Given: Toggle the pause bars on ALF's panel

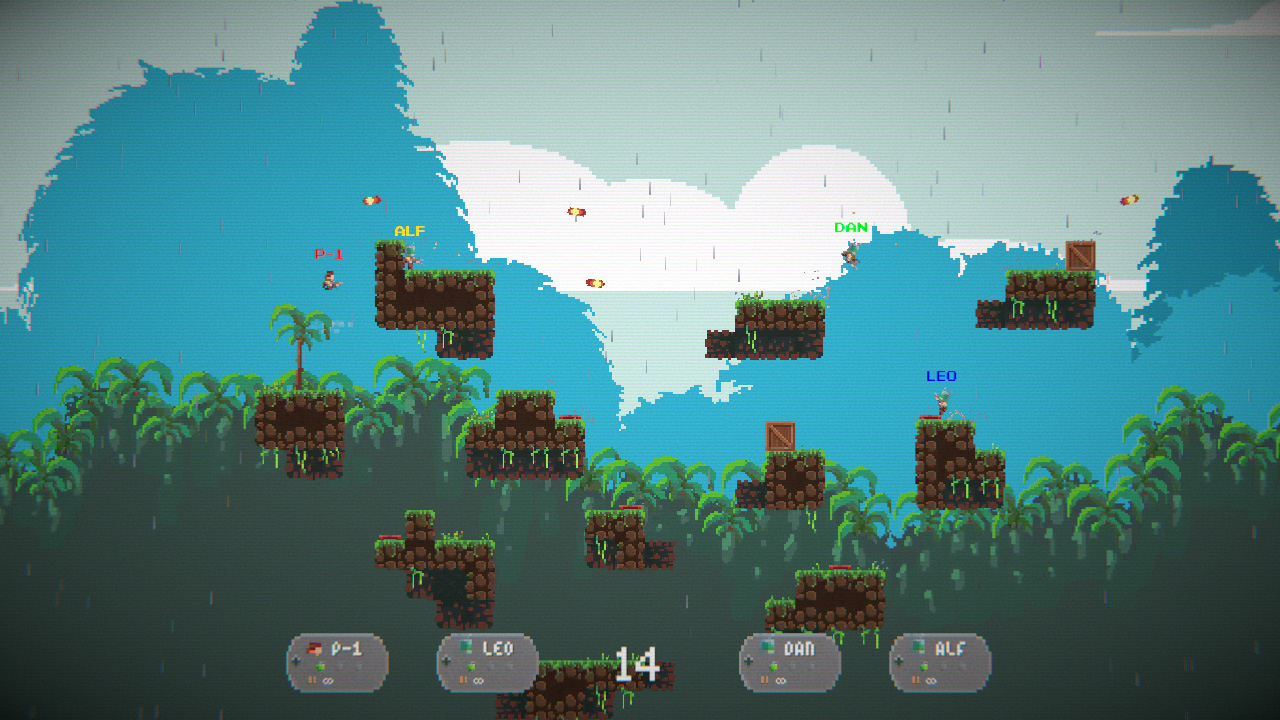Looking at the screenshot, I should coord(916,680).
